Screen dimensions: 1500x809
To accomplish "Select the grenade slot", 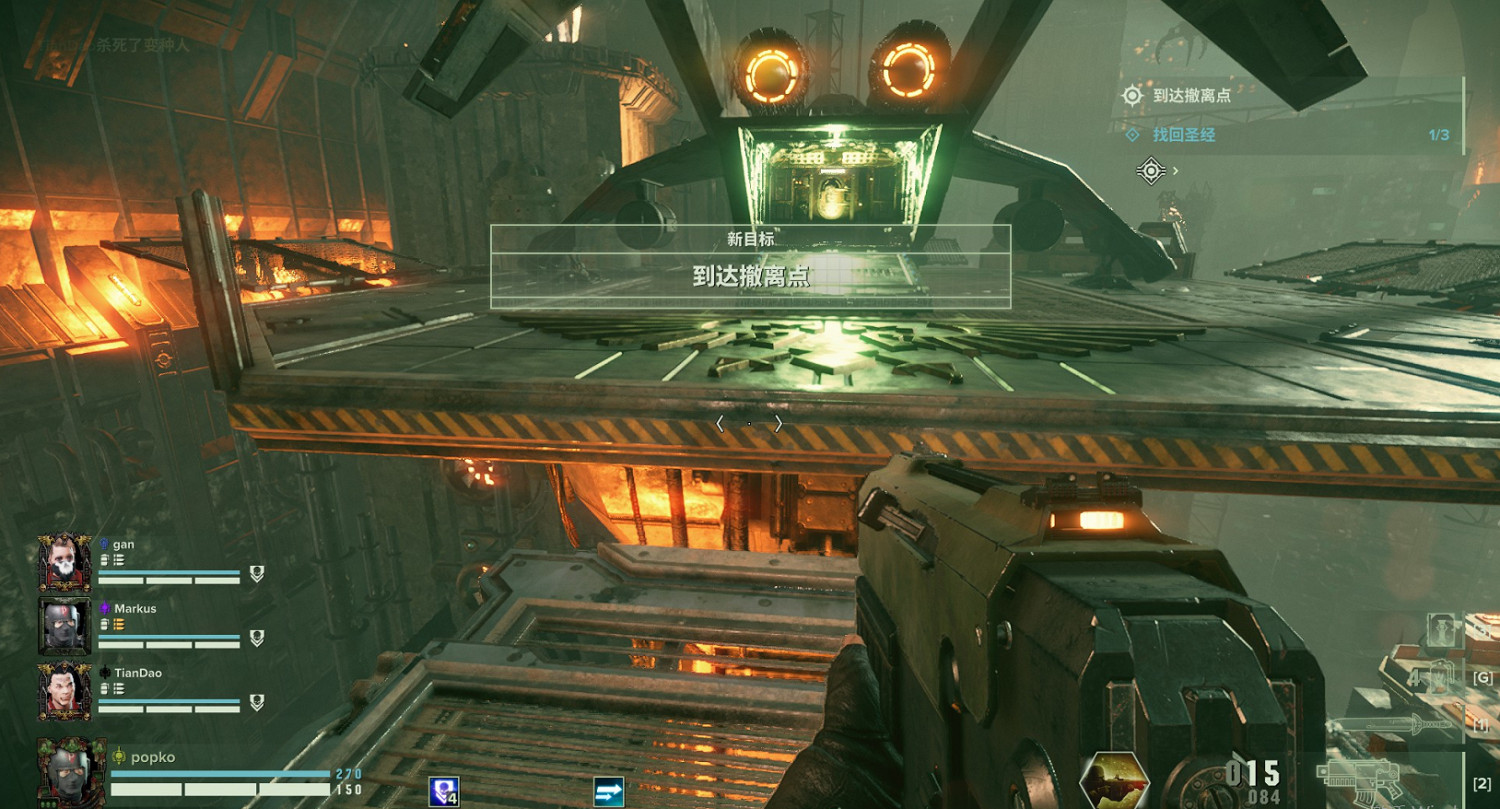I will 1440,678.
